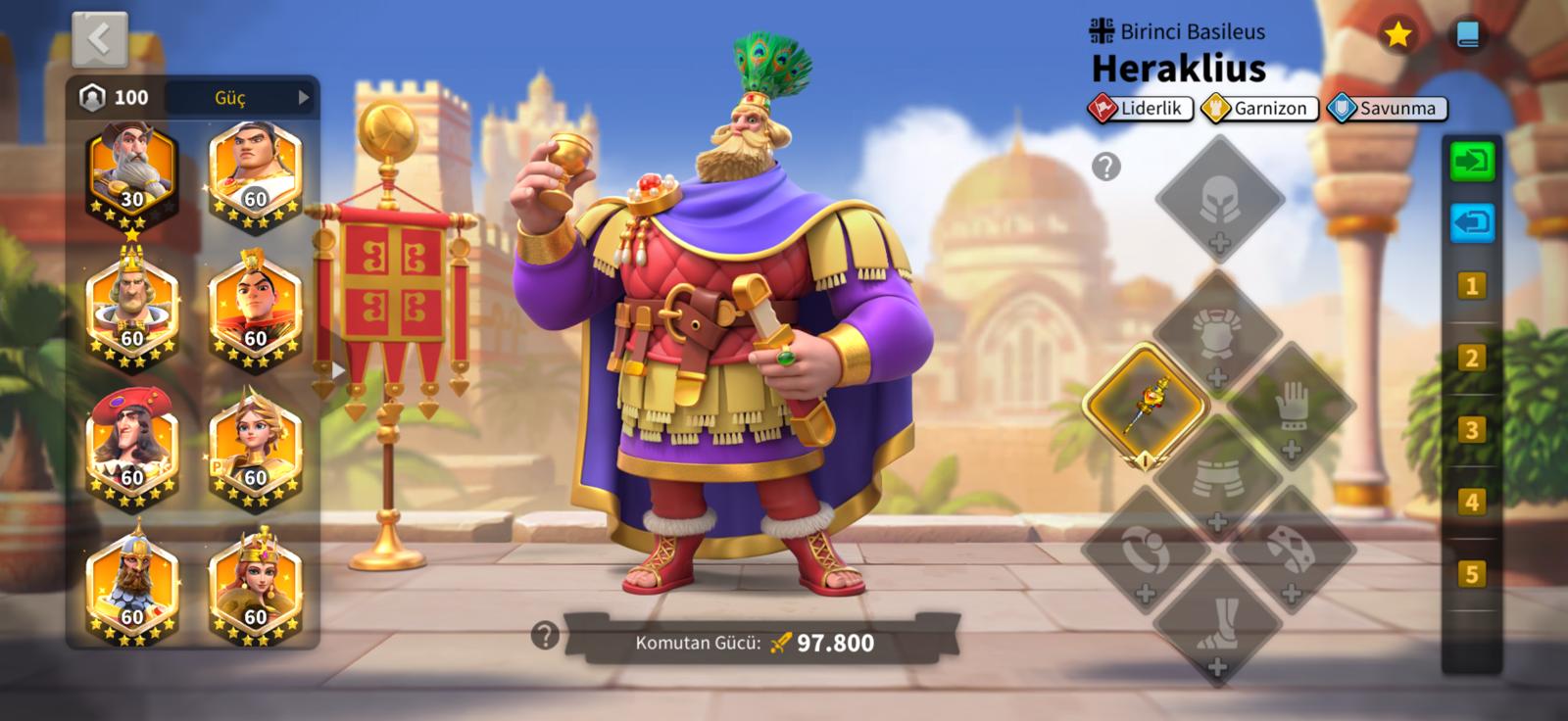1568x721 pixels.
Task: Tap the Savunma talent tag
Action: click(x=1386, y=109)
